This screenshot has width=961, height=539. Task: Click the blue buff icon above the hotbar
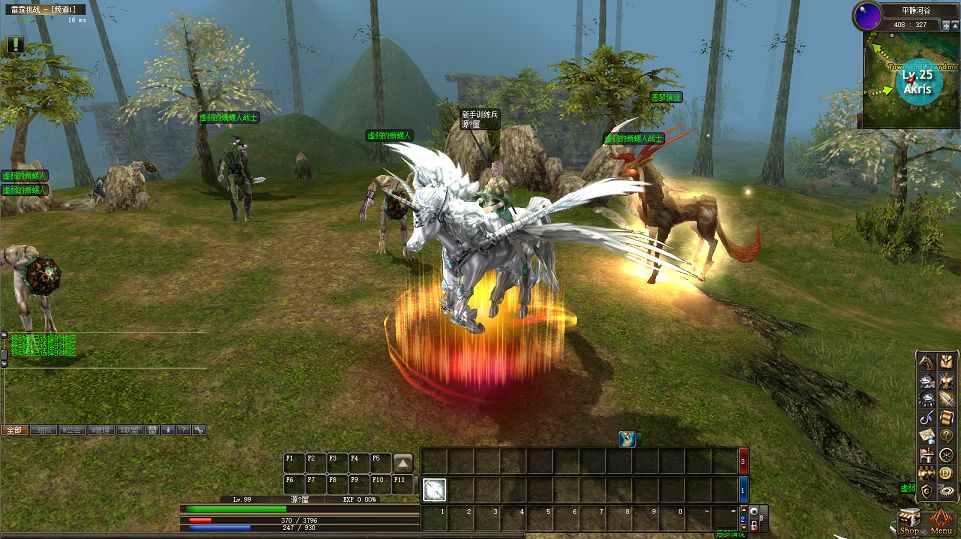point(626,438)
